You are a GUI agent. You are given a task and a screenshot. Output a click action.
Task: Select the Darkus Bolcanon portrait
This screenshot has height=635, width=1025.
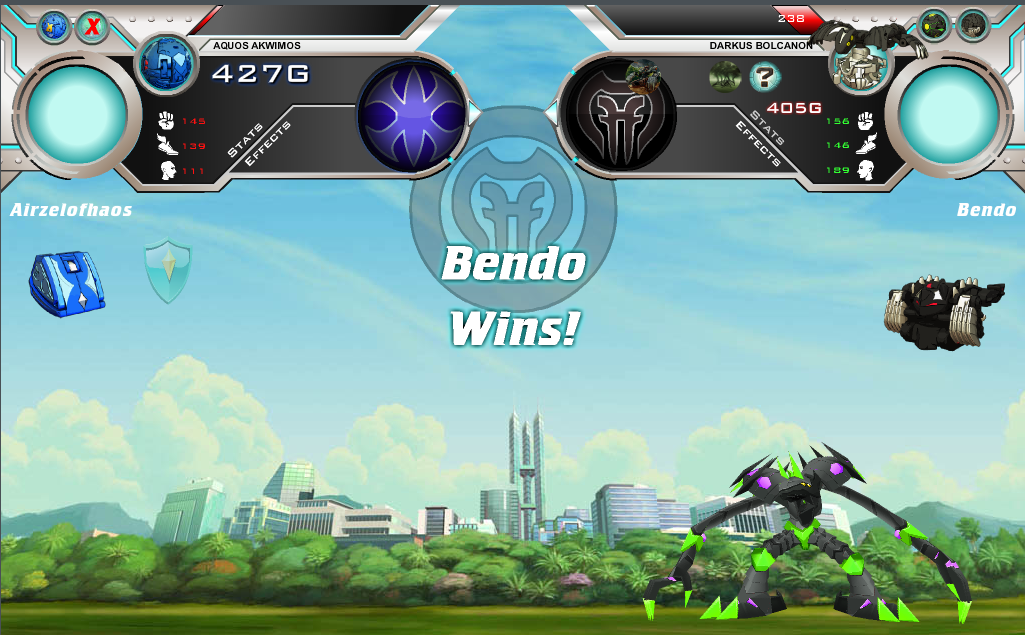[x=857, y=64]
